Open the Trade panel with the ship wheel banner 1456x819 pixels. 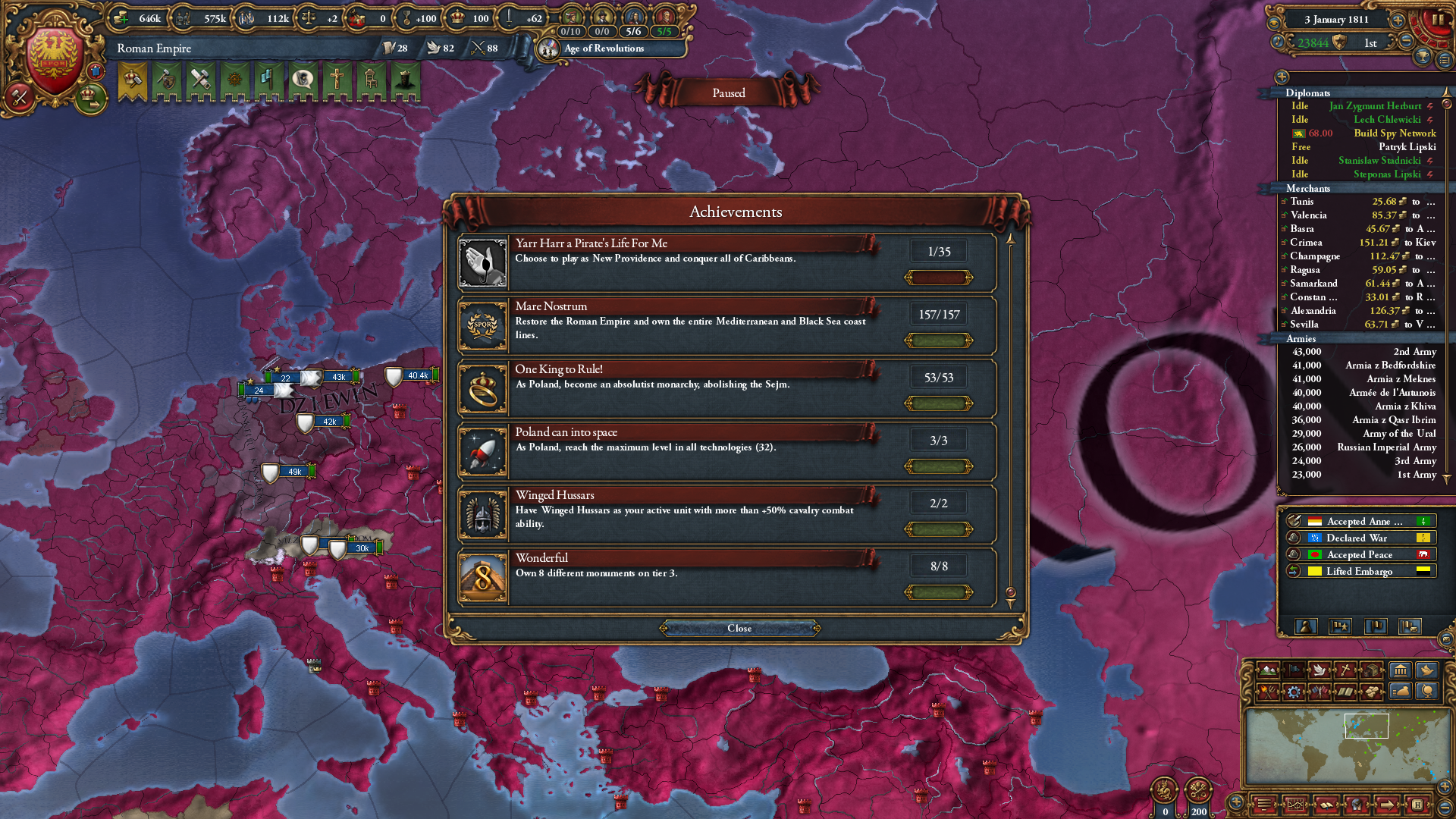234,80
